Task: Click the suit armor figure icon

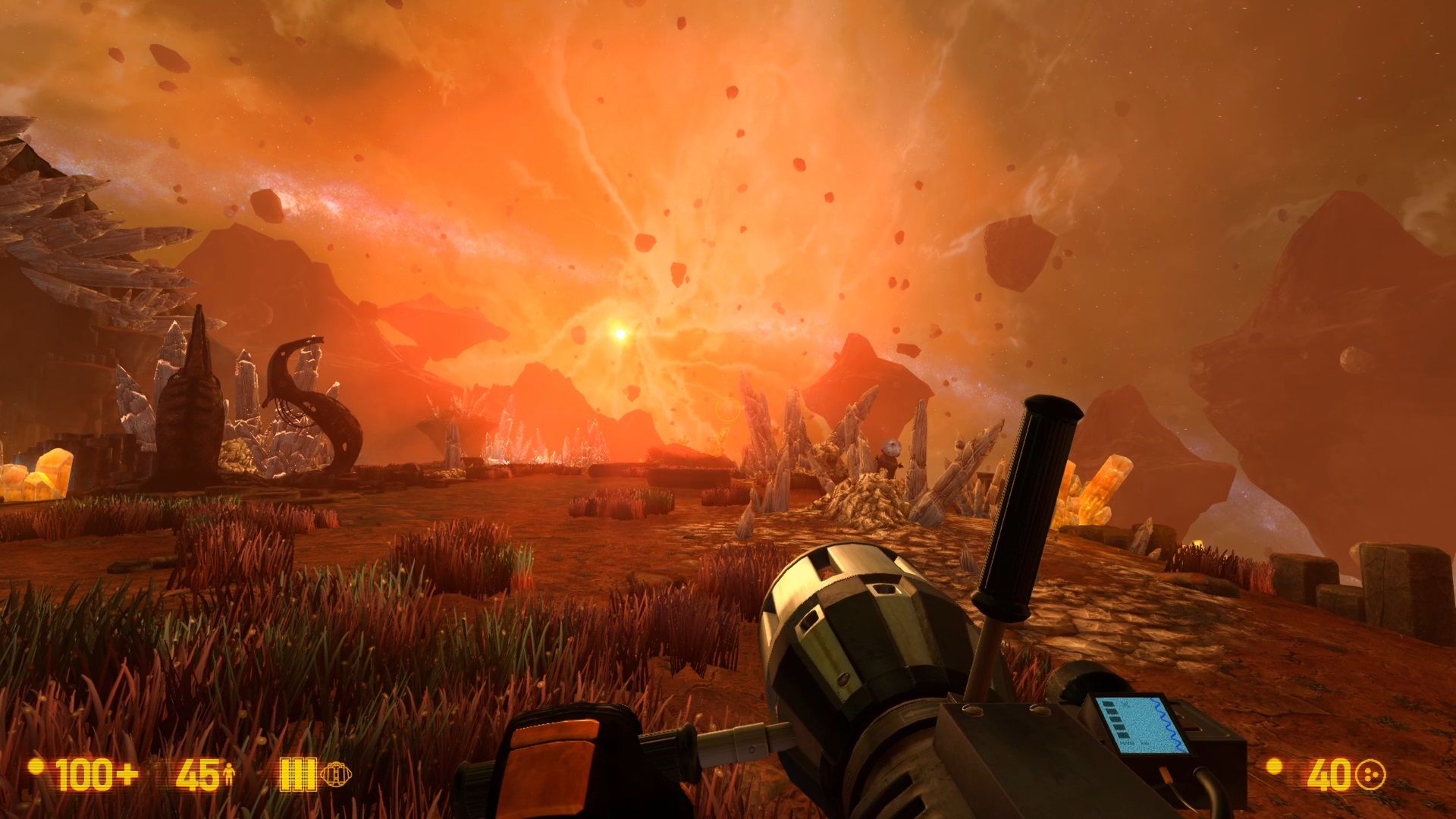Action: tap(228, 775)
